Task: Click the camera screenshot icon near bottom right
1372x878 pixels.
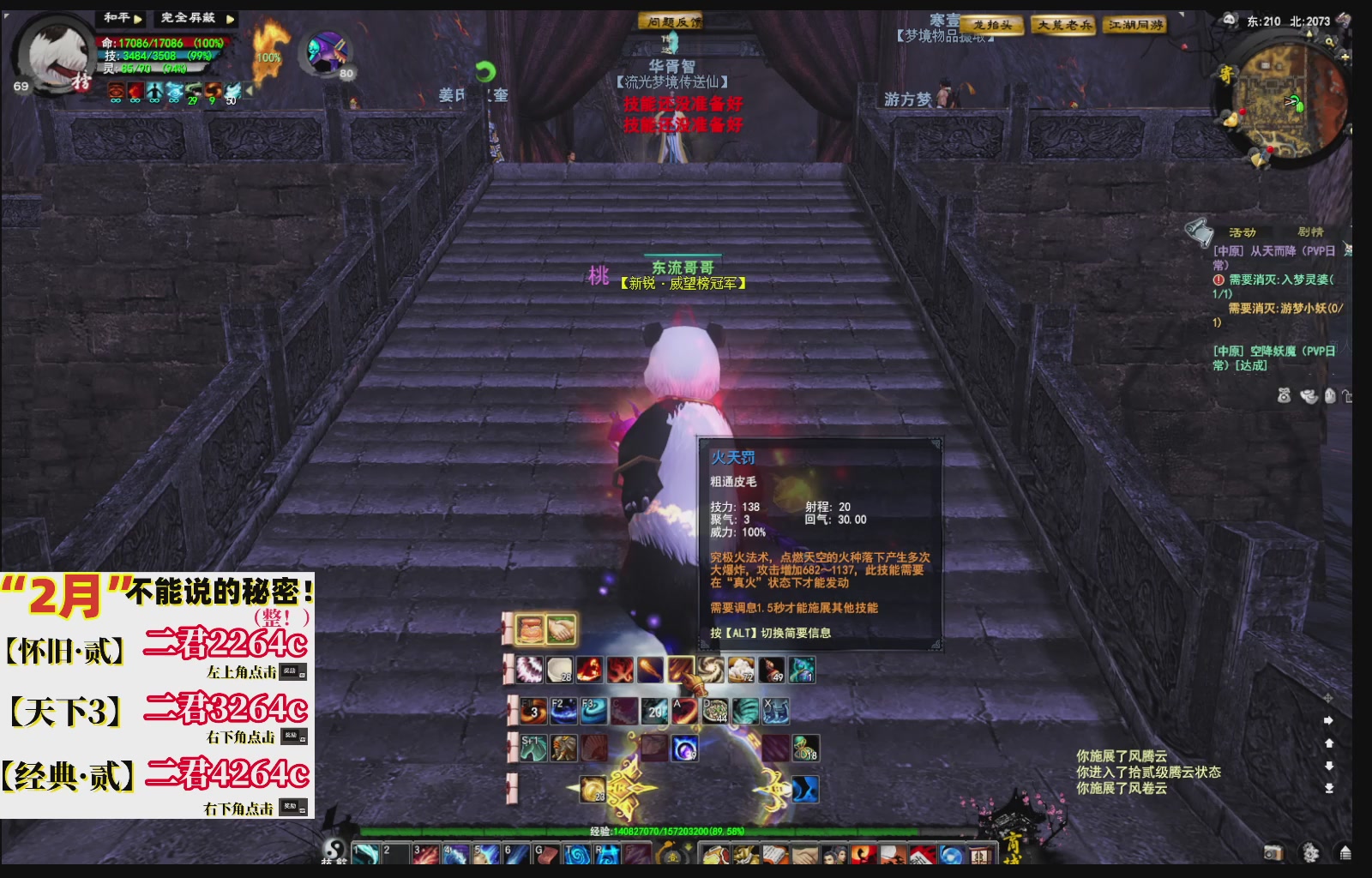Action: (1273, 854)
